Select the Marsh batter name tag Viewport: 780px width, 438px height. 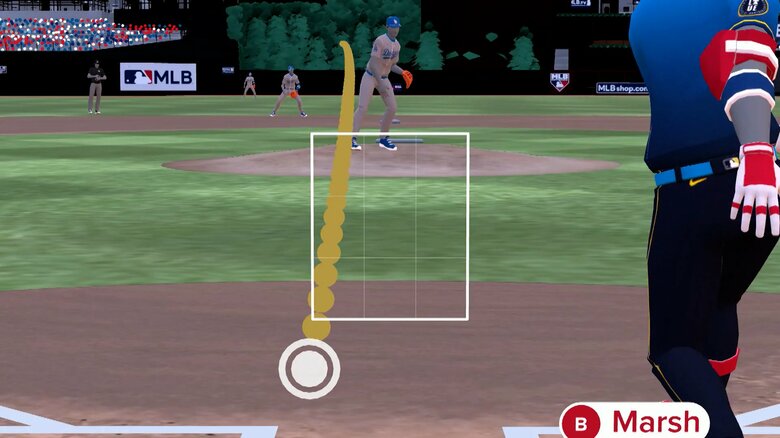click(636, 421)
